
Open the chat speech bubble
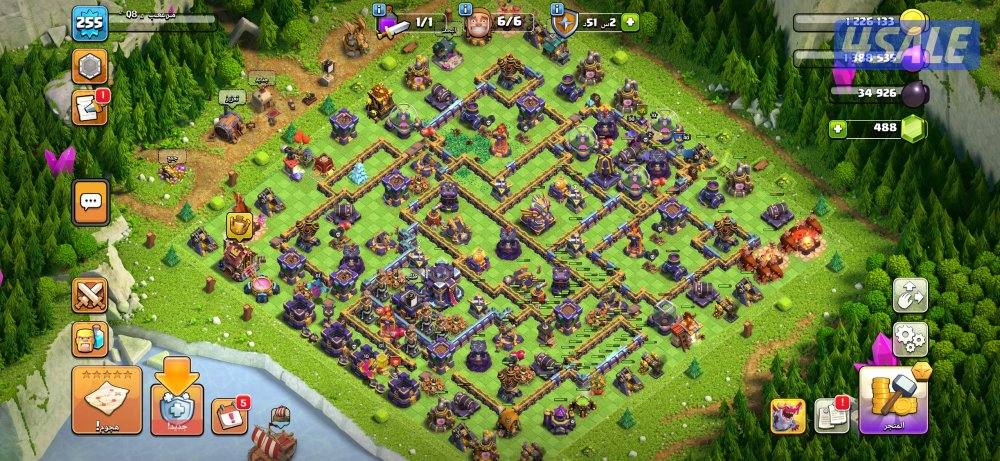90,203
